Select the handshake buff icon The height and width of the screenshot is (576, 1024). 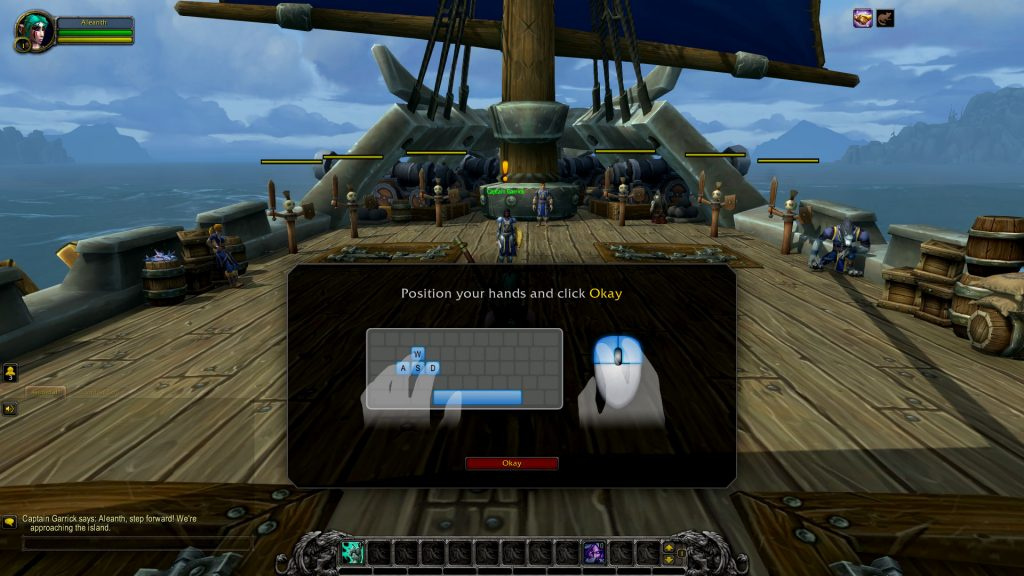pyautogui.click(x=863, y=18)
